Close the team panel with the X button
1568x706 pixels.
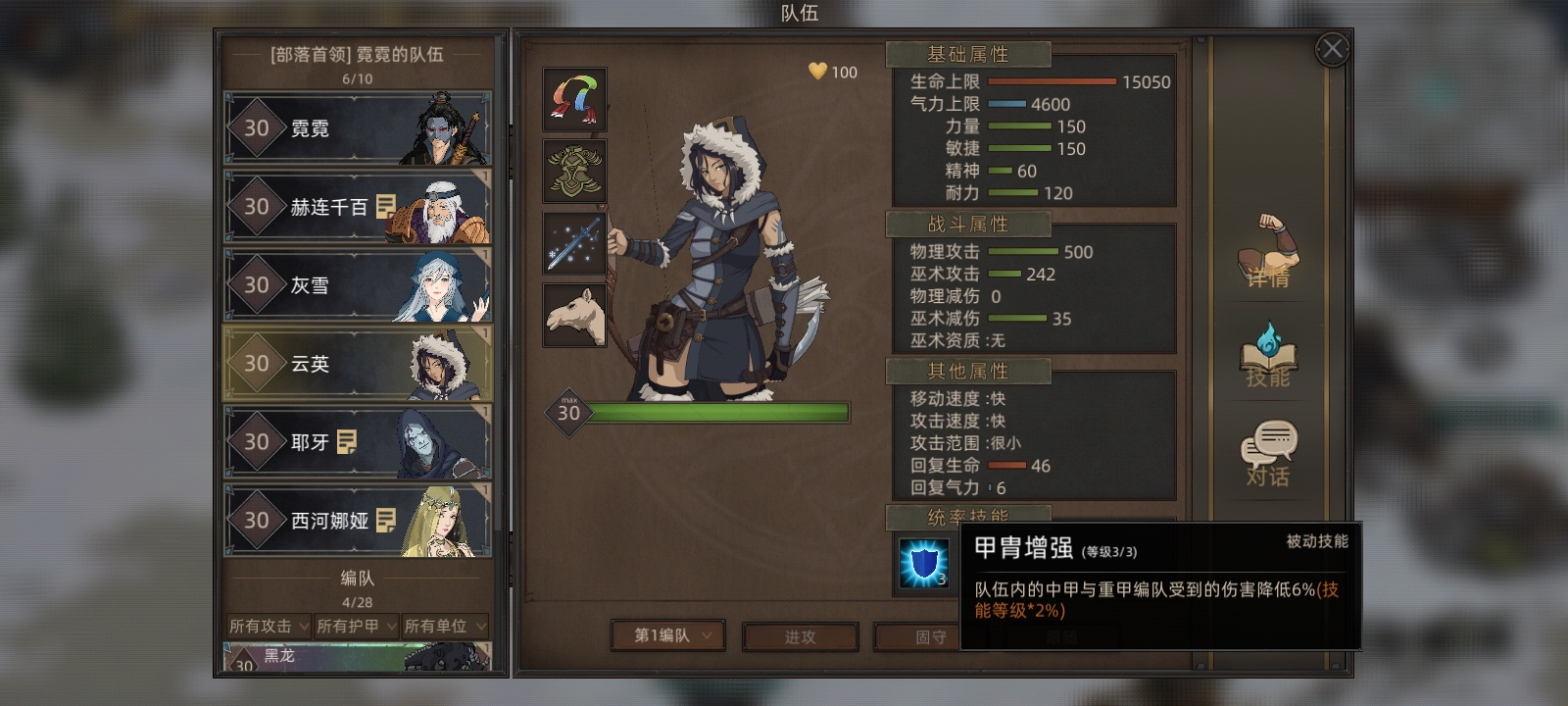1332,49
